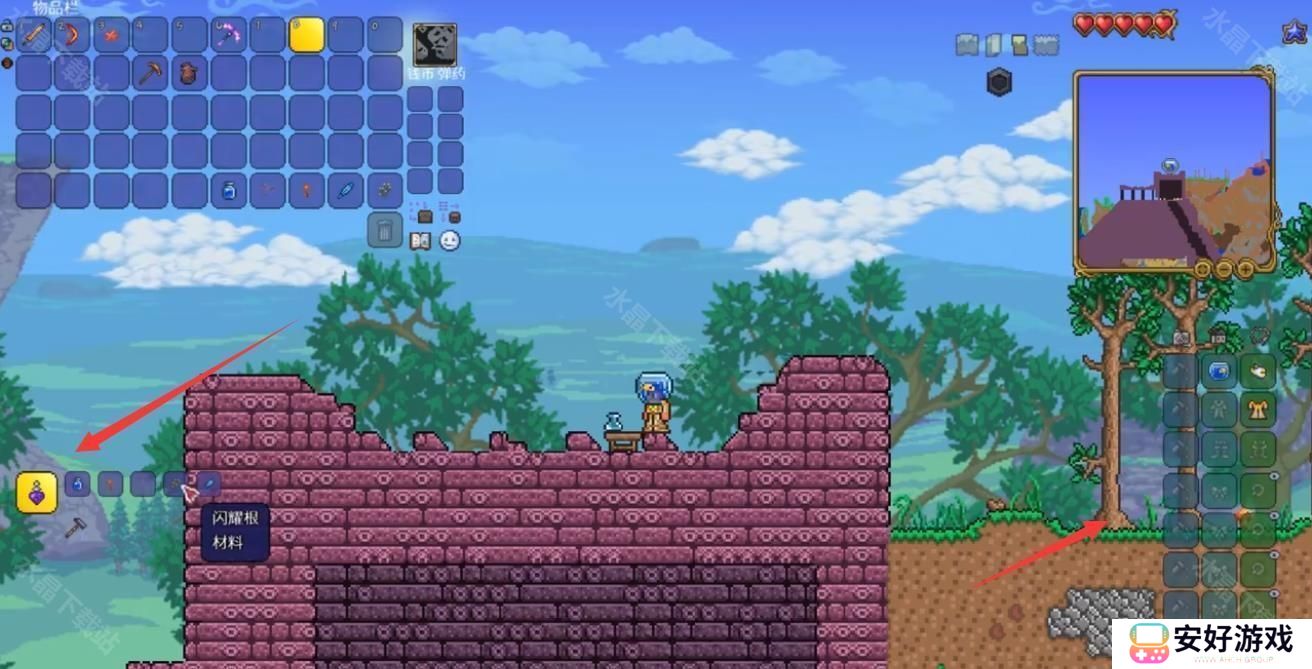Select the yellow shirt armor slot

tap(1258, 410)
